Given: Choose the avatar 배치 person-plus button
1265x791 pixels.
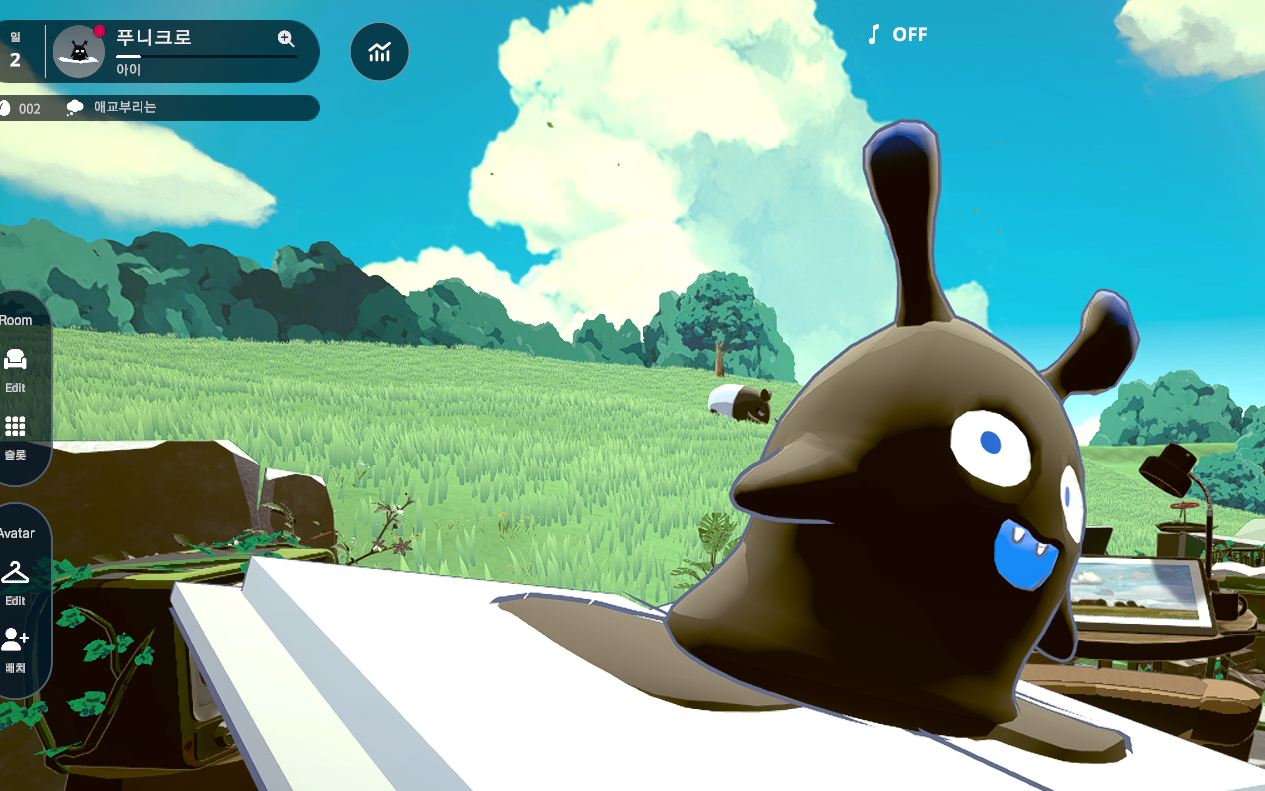Looking at the screenshot, I should (15, 647).
